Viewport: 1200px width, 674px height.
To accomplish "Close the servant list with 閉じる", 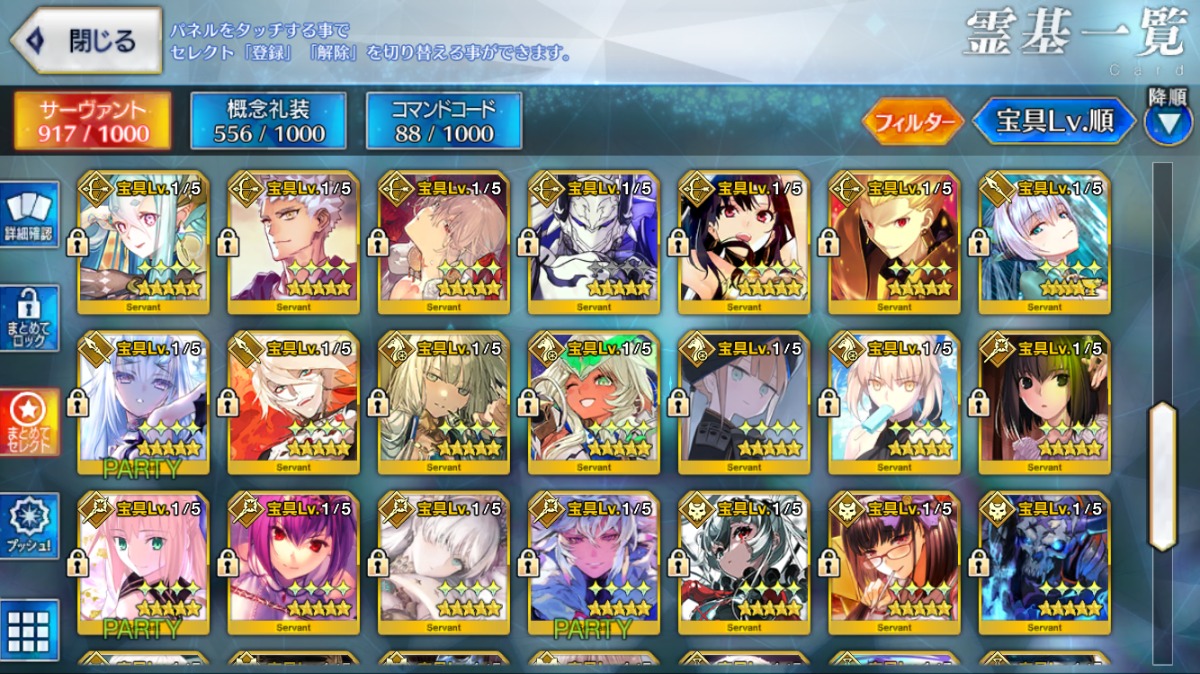I will (86, 40).
